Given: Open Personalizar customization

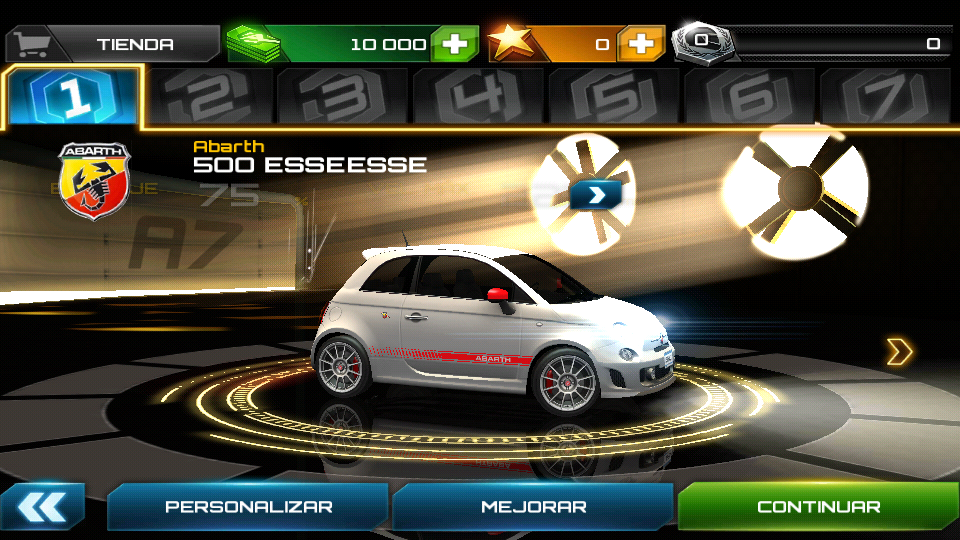Looking at the screenshot, I should coord(248,507).
